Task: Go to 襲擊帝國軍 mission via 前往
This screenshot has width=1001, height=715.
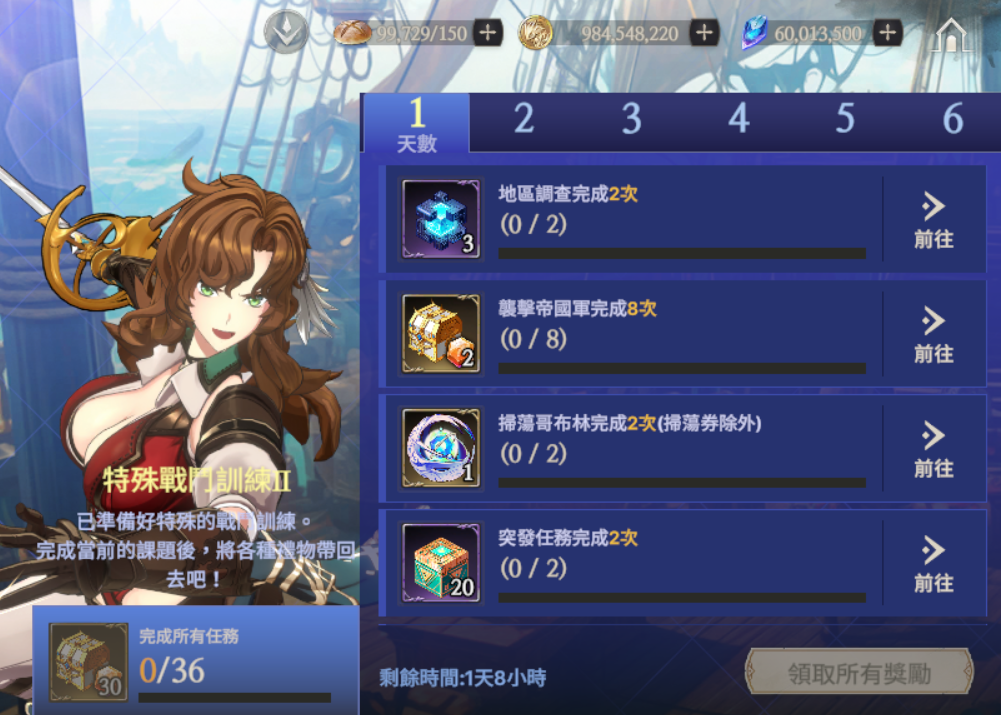Action: click(x=933, y=335)
